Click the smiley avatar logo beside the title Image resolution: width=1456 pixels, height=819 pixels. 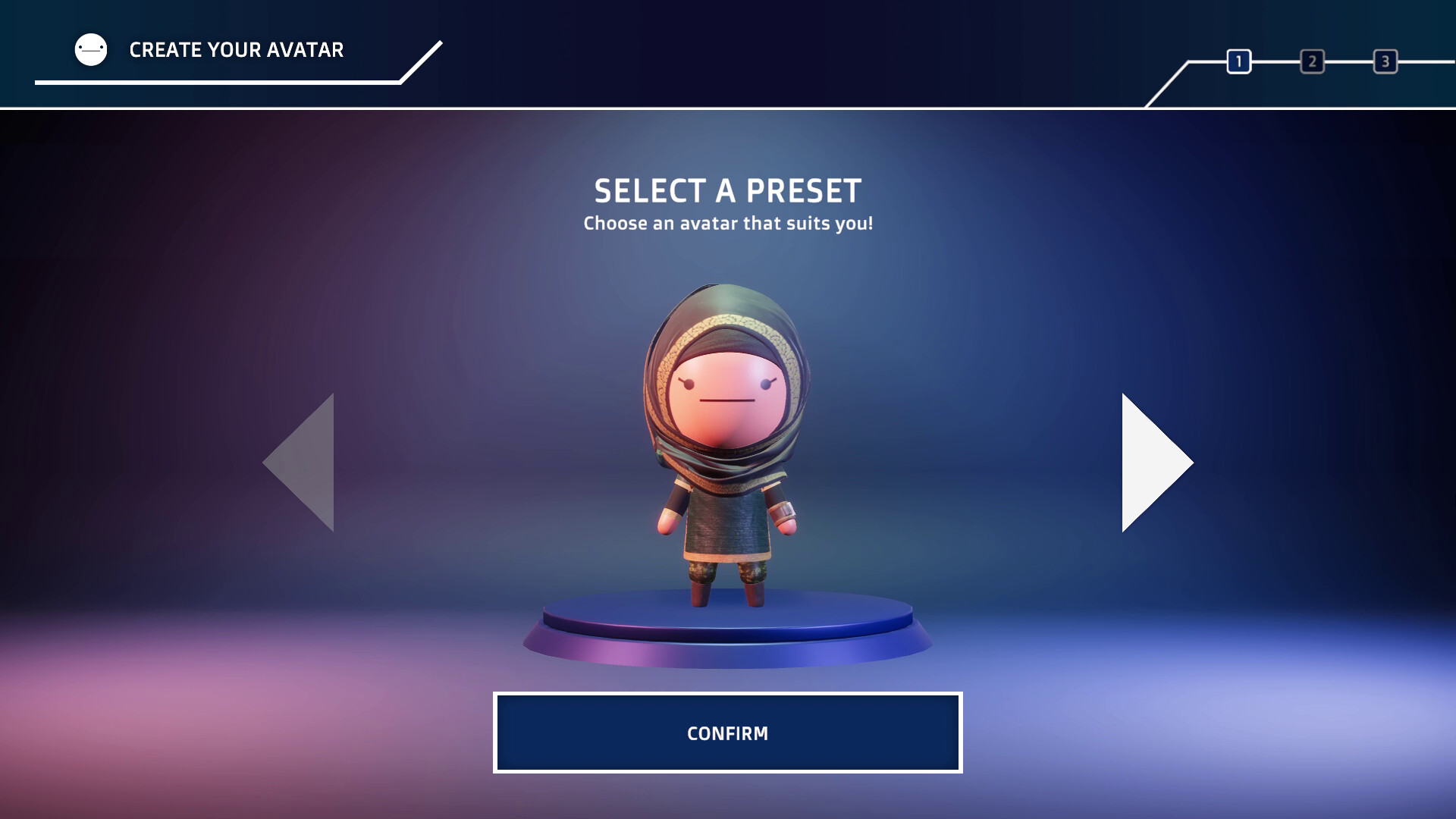point(89,49)
